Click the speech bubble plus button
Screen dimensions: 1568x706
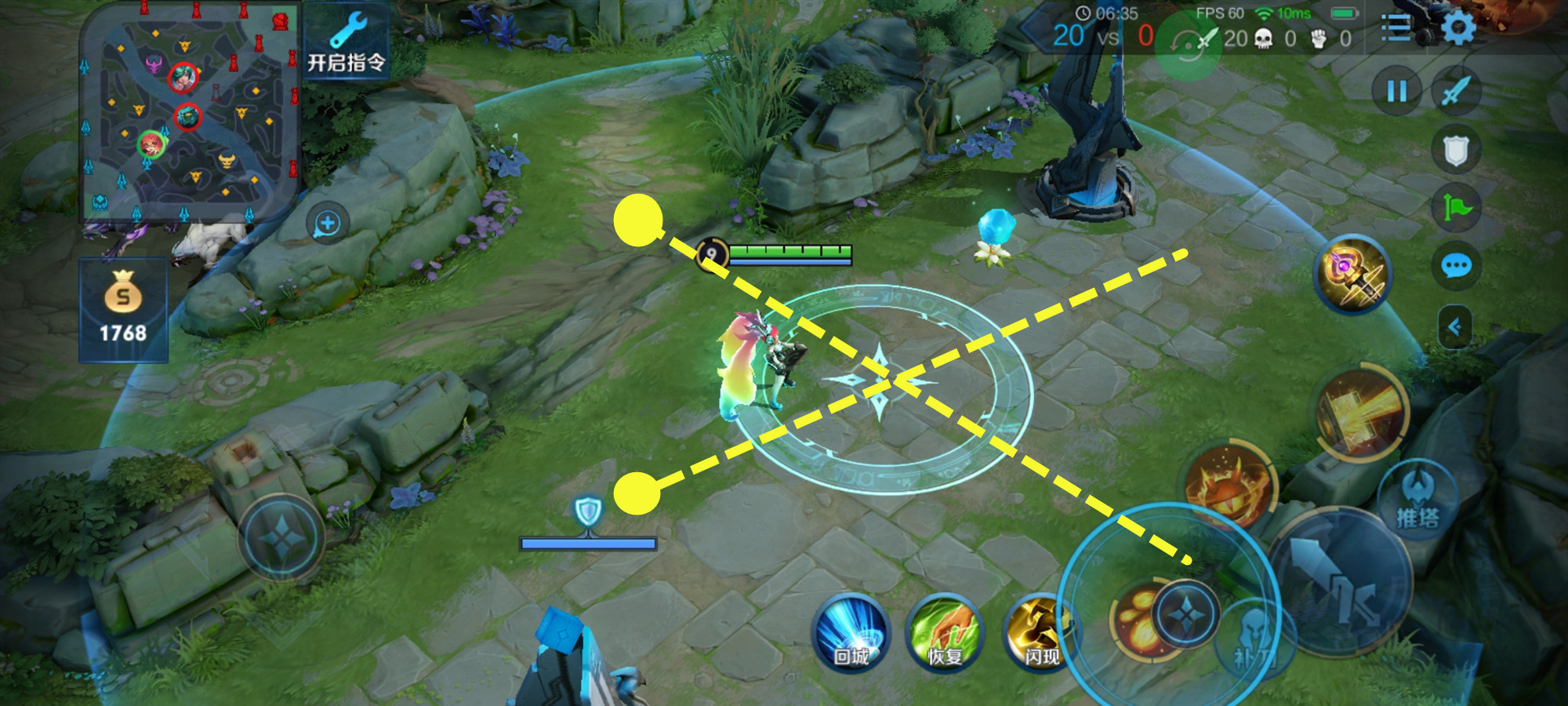(x=328, y=224)
